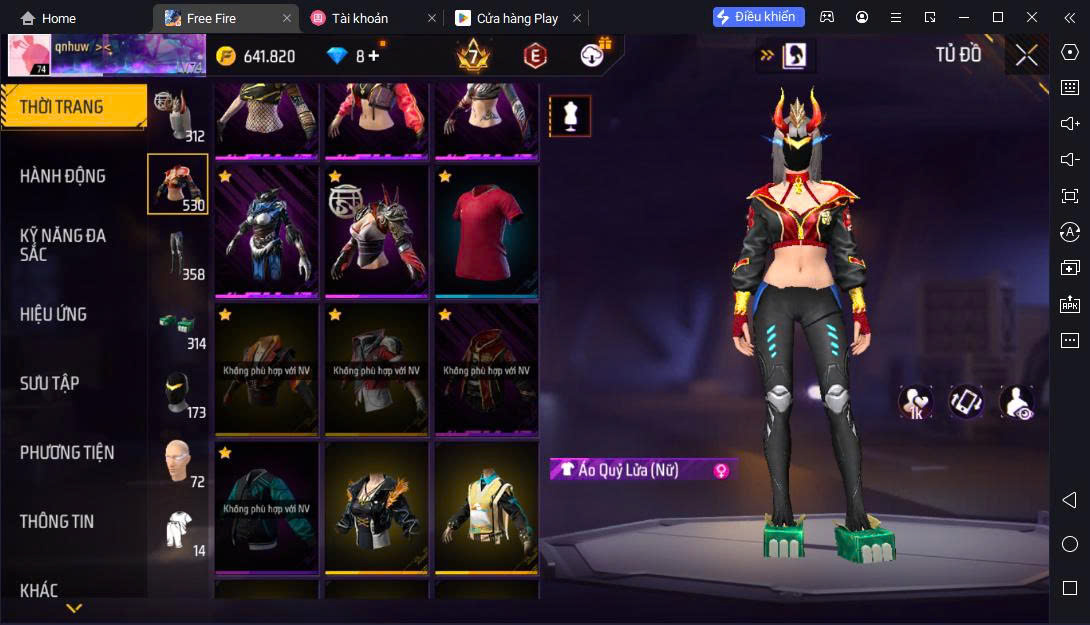The width and height of the screenshot is (1090, 625).
Task: Open the Điều khiển controls button
Action: point(758,17)
